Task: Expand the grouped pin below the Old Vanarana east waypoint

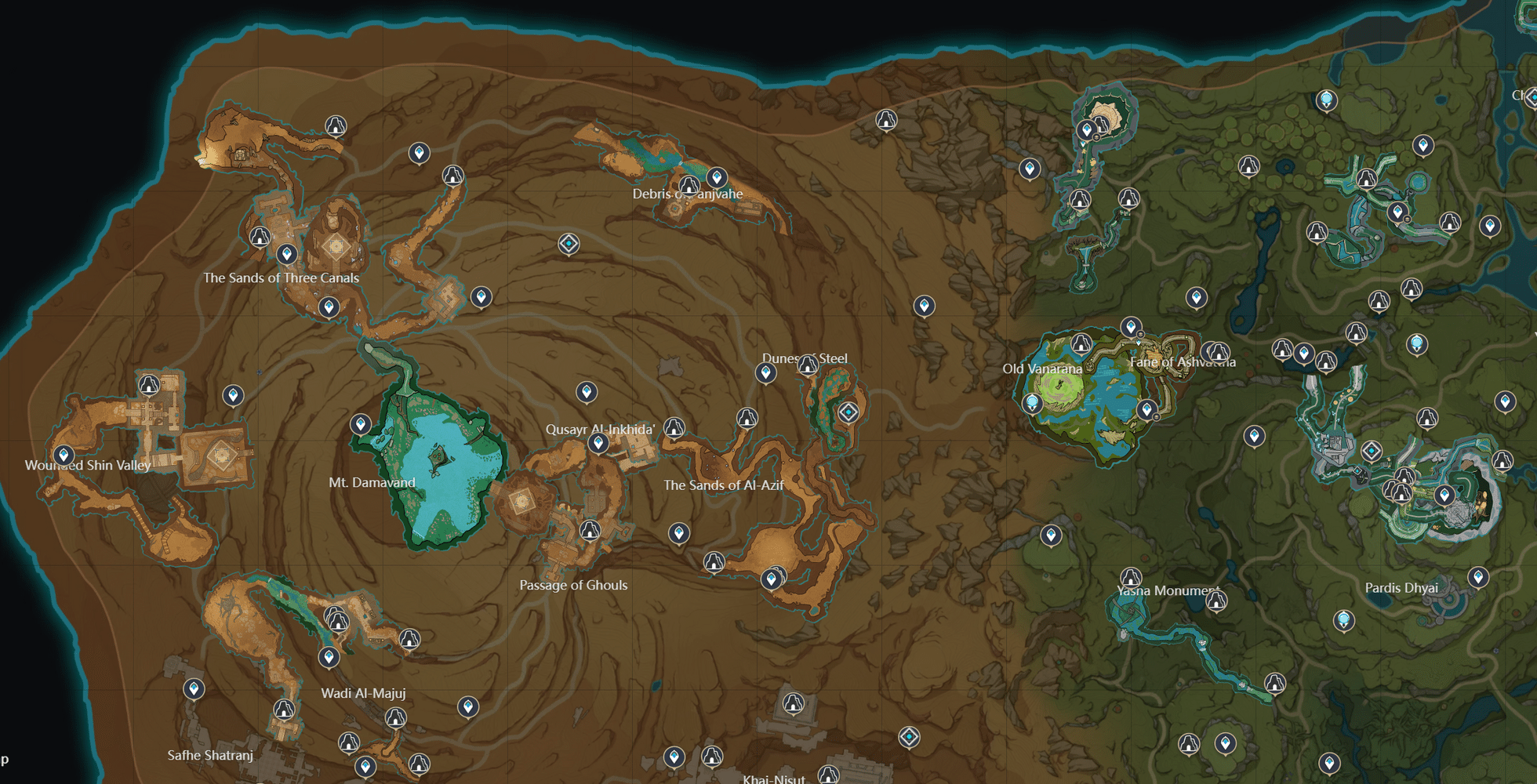Action: coord(1157,417)
